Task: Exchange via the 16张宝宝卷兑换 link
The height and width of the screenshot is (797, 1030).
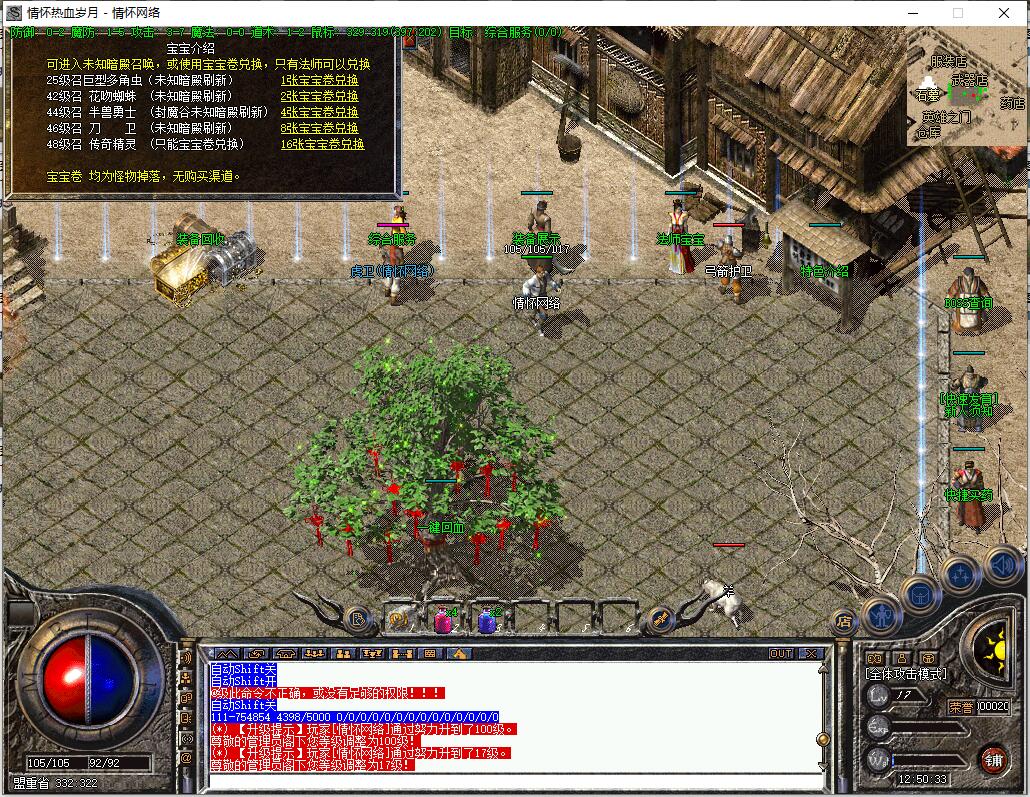Action: (322, 144)
